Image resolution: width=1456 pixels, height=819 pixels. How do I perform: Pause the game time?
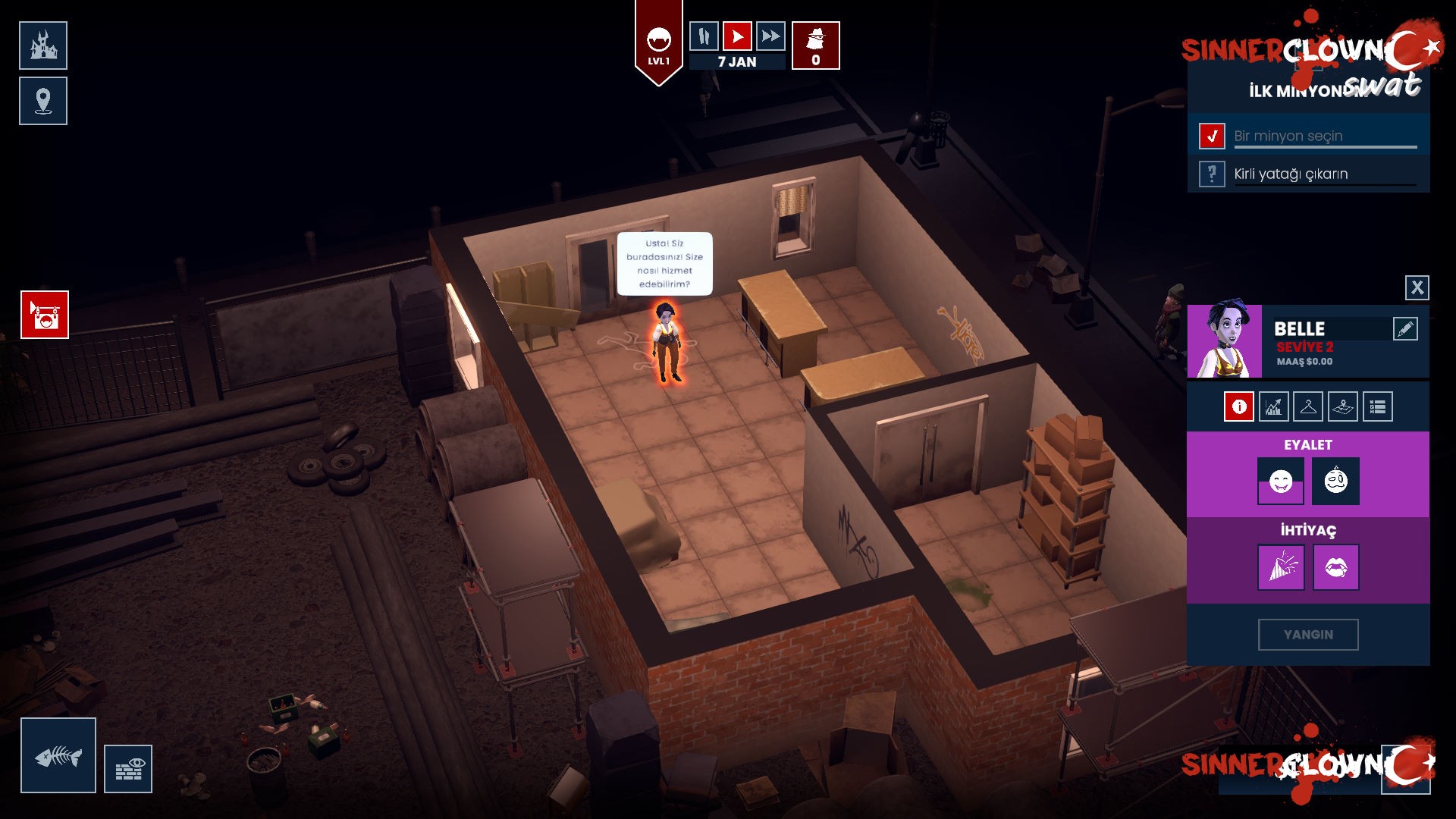[704, 36]
